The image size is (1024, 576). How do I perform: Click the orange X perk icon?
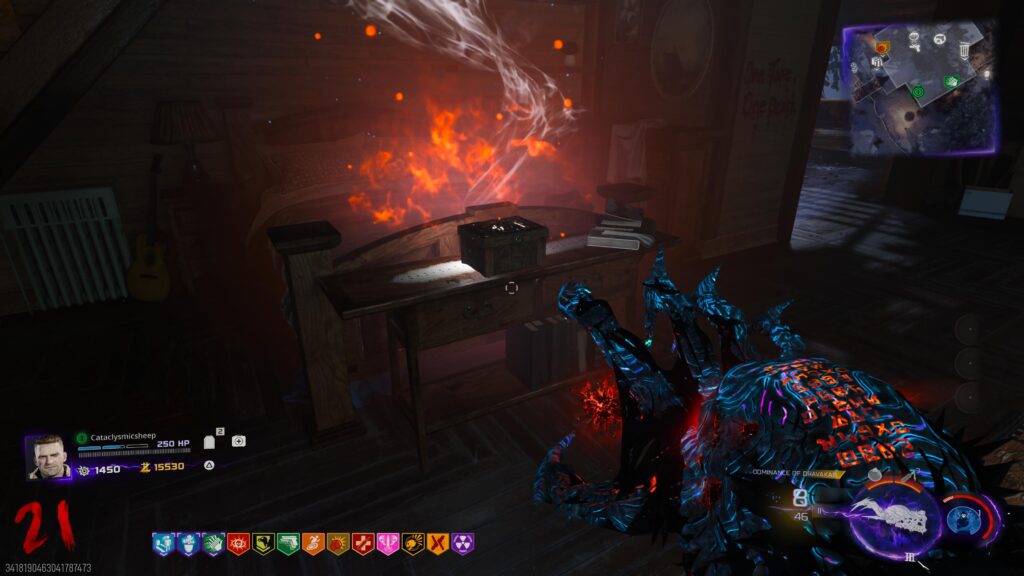(x=438, y=544)
